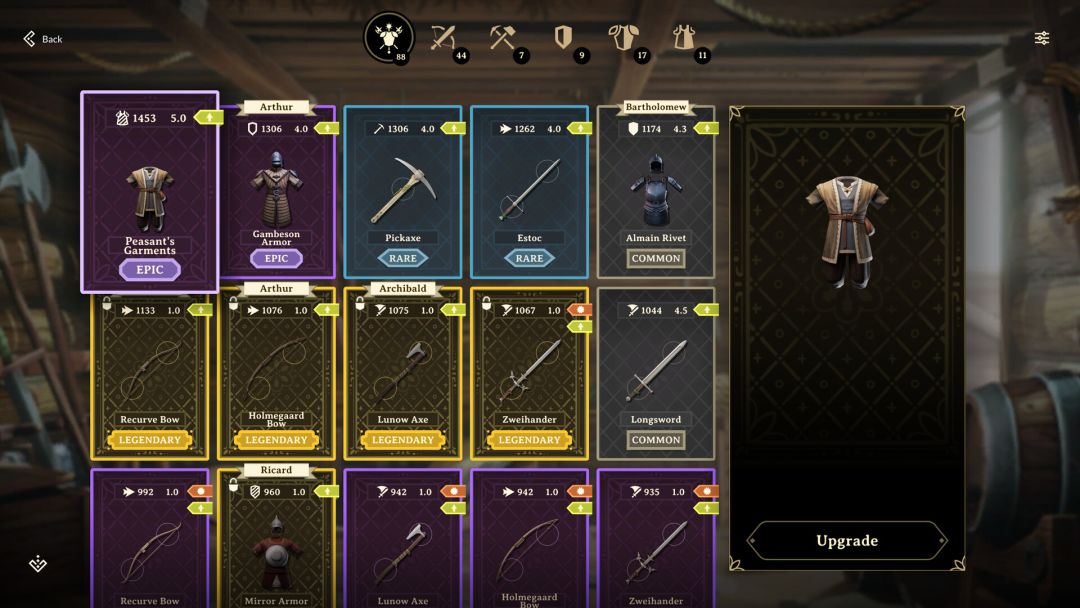
Task: Choose Arthur's Gambeson Armor card
Action: click(x=277, y=192)
